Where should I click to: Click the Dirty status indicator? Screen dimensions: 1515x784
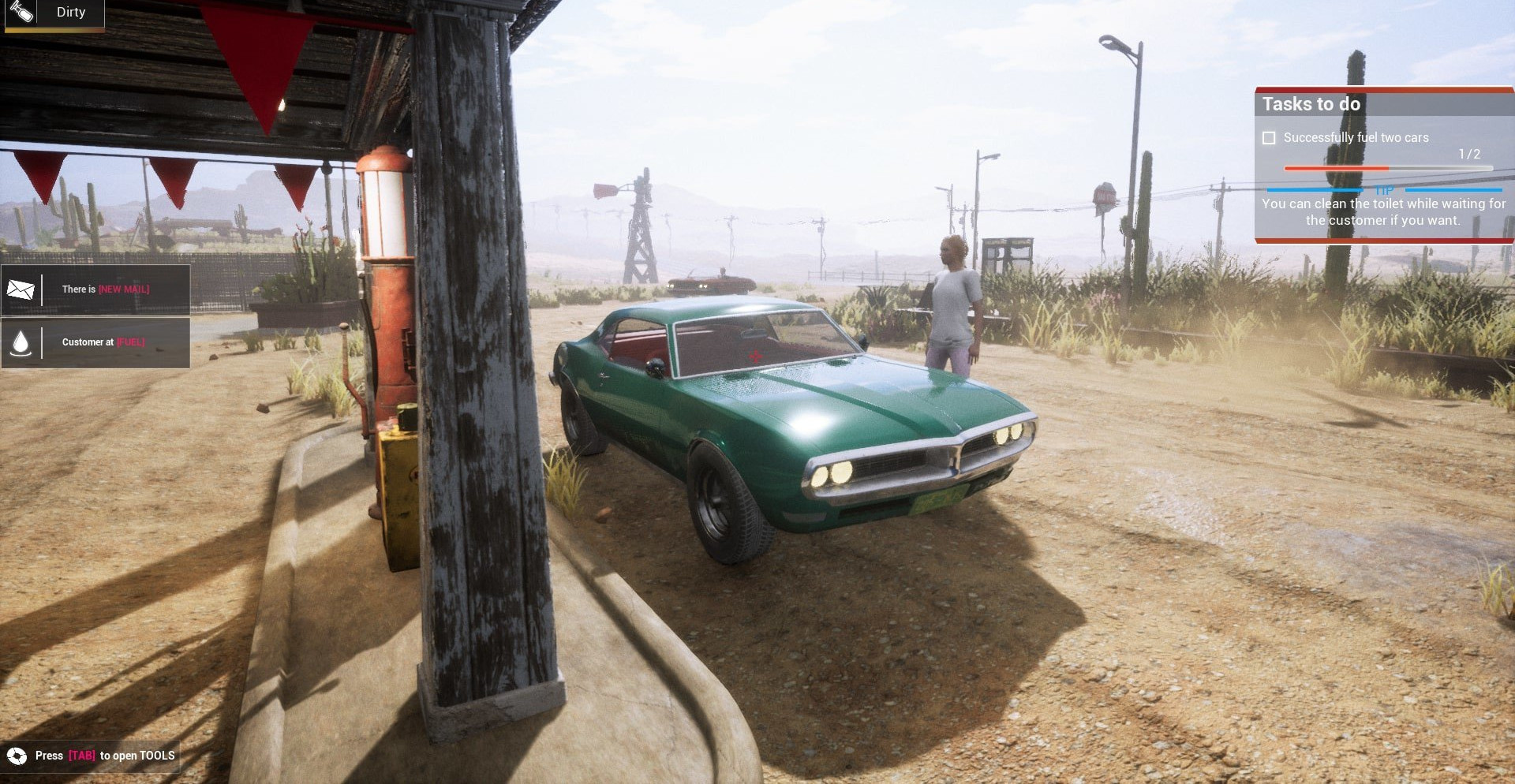point(54,13)
